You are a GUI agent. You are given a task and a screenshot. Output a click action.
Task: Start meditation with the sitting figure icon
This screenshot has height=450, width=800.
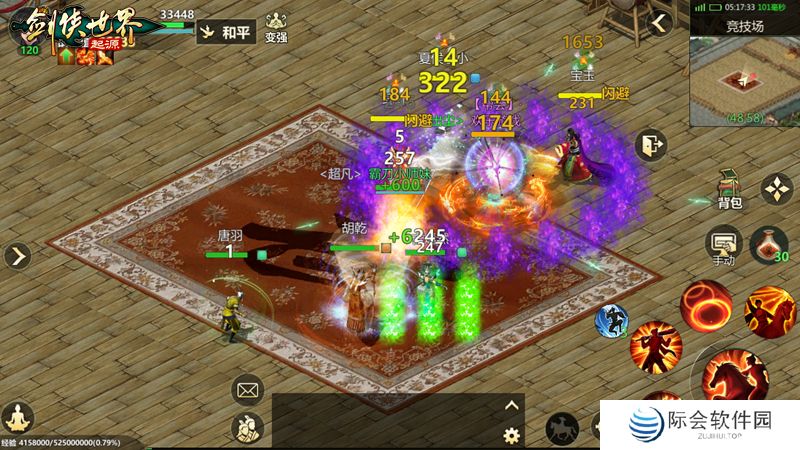click(17, 416)
